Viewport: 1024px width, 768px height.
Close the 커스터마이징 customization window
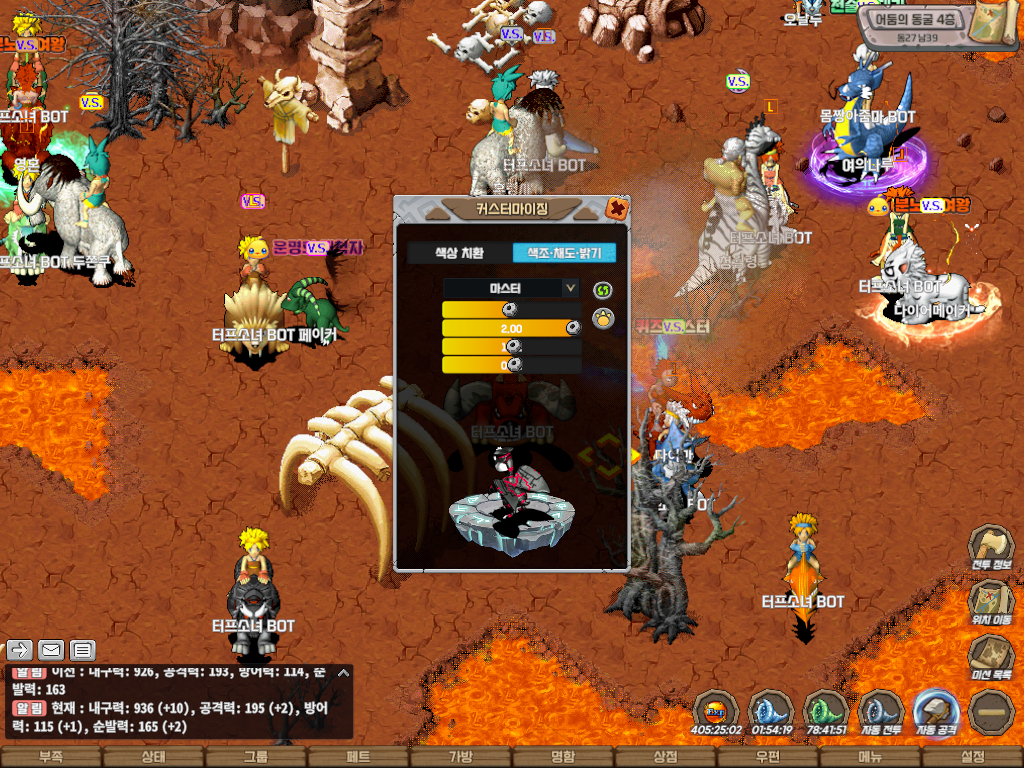click(617, 209)
